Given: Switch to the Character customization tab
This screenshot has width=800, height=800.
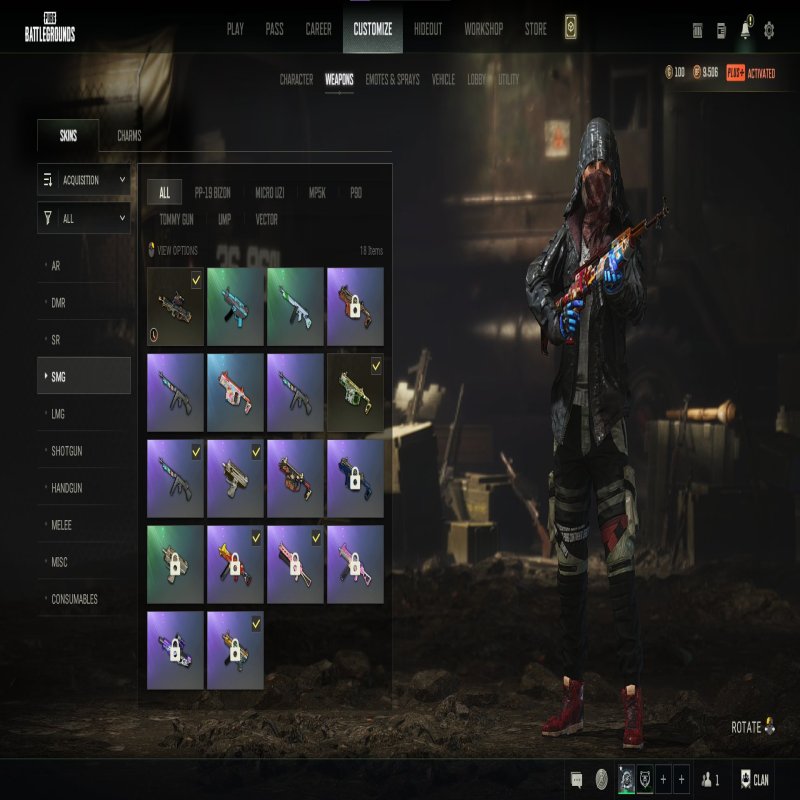Looking at the screenshot, I should [296, 79].
